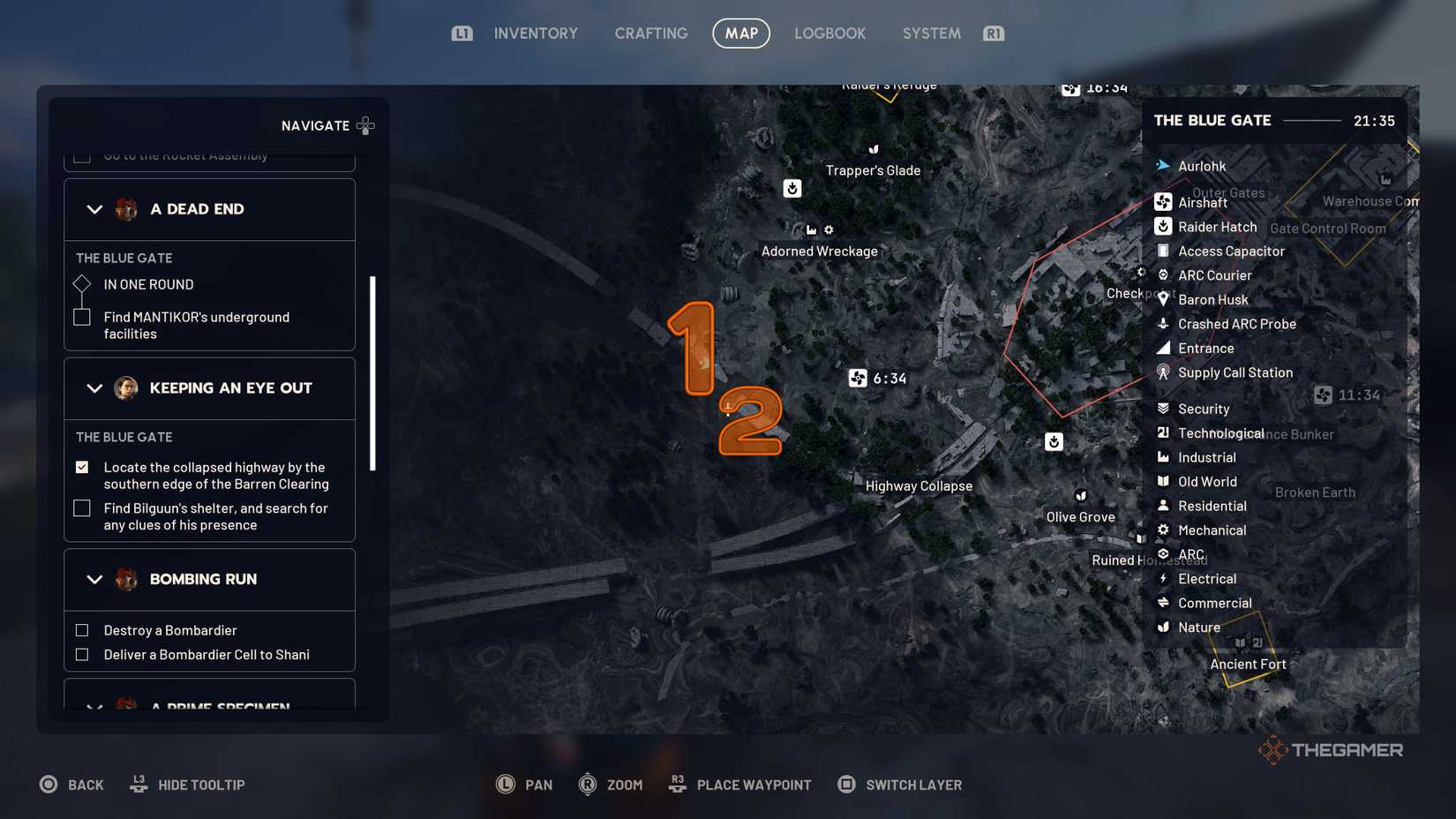Check the Destroy a Bombardier objective
This screenshot has width=1456, height=819.
click(82, 630)
